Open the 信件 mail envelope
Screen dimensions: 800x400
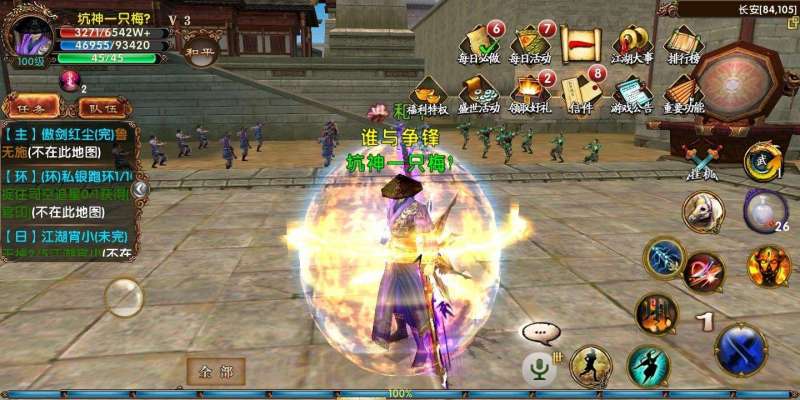pos(582,95)
